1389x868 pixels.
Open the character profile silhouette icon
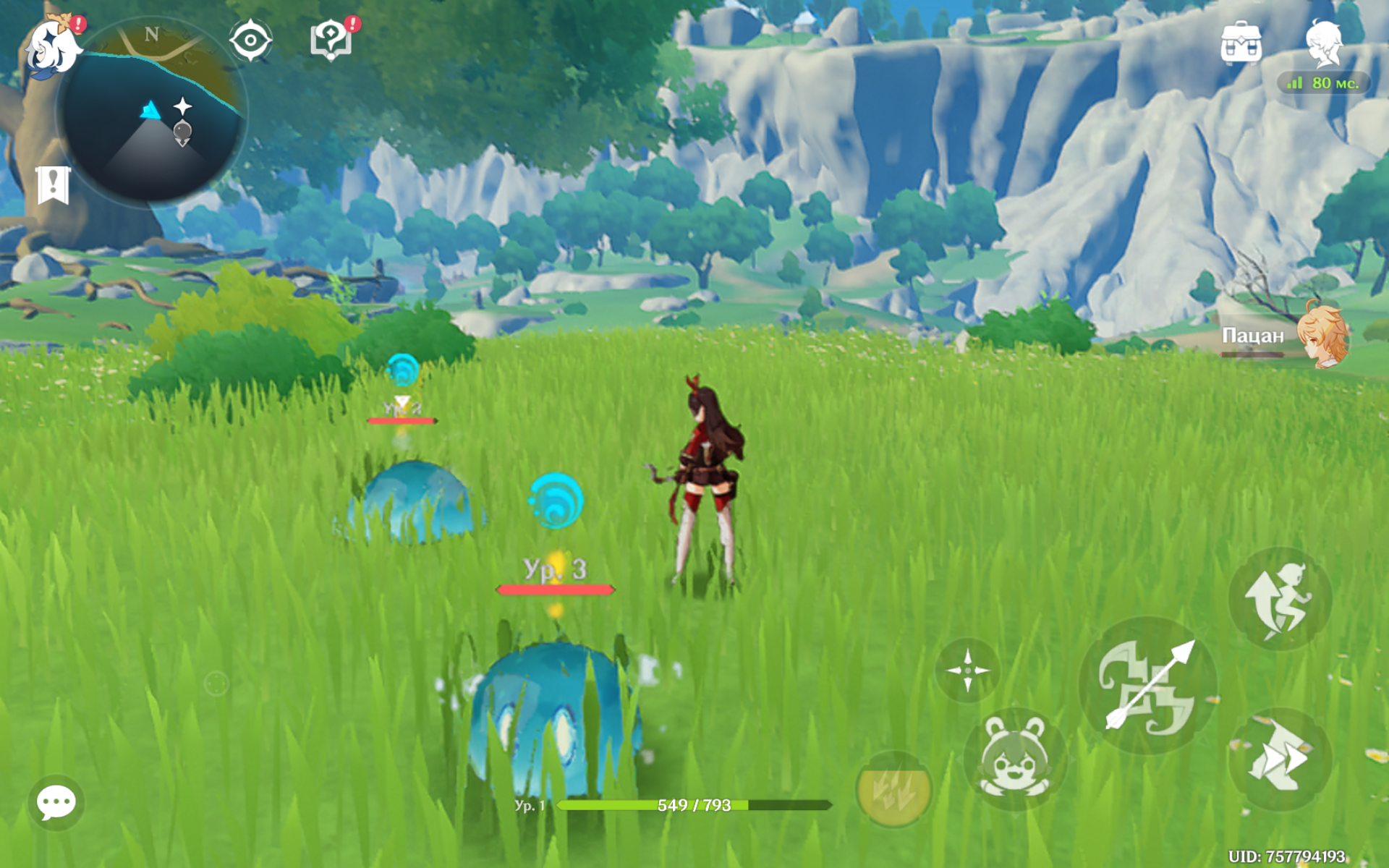(x=1325, y=43)
